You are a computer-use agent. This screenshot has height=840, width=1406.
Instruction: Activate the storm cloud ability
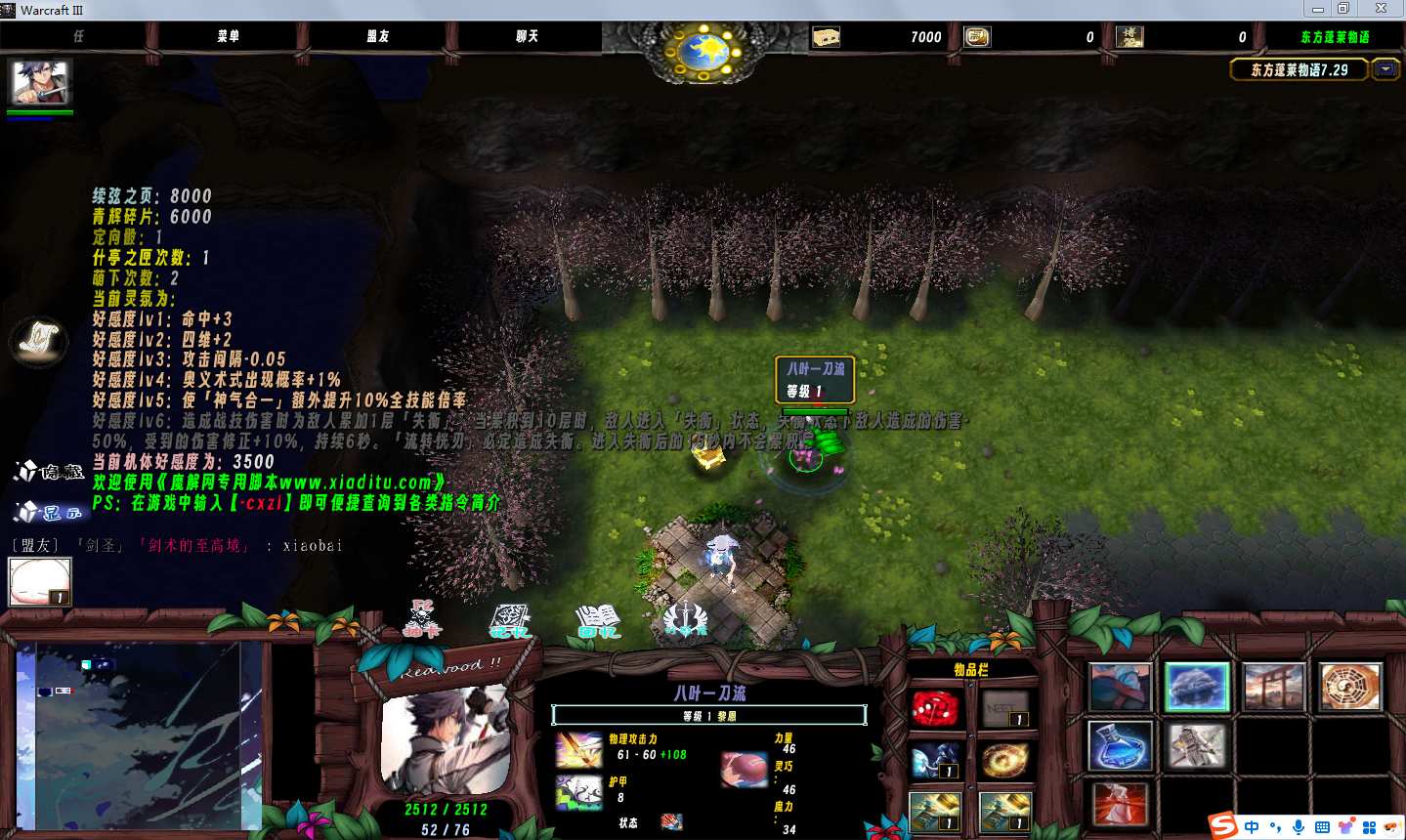(1197, 687)
